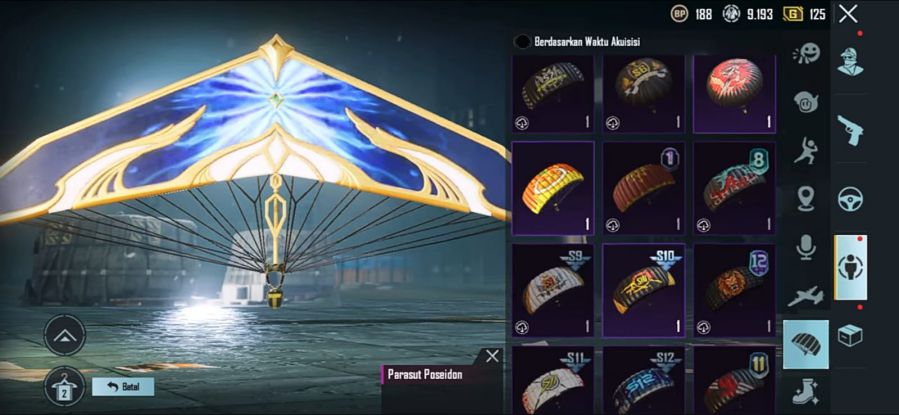Open the crate box tab
Screen dimensions: 899x415
(850, 336)
